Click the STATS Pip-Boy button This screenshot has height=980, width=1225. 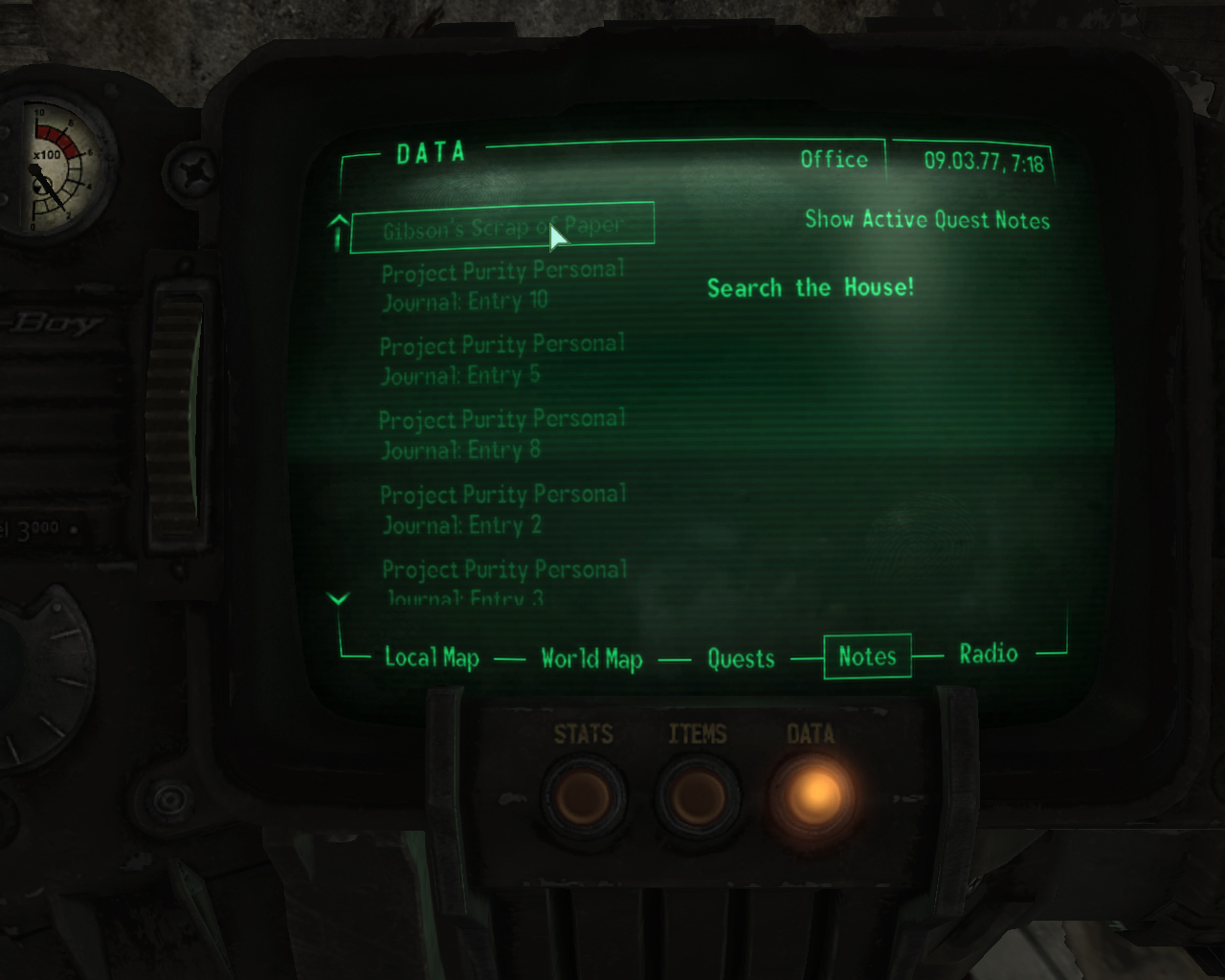[583, 795]
